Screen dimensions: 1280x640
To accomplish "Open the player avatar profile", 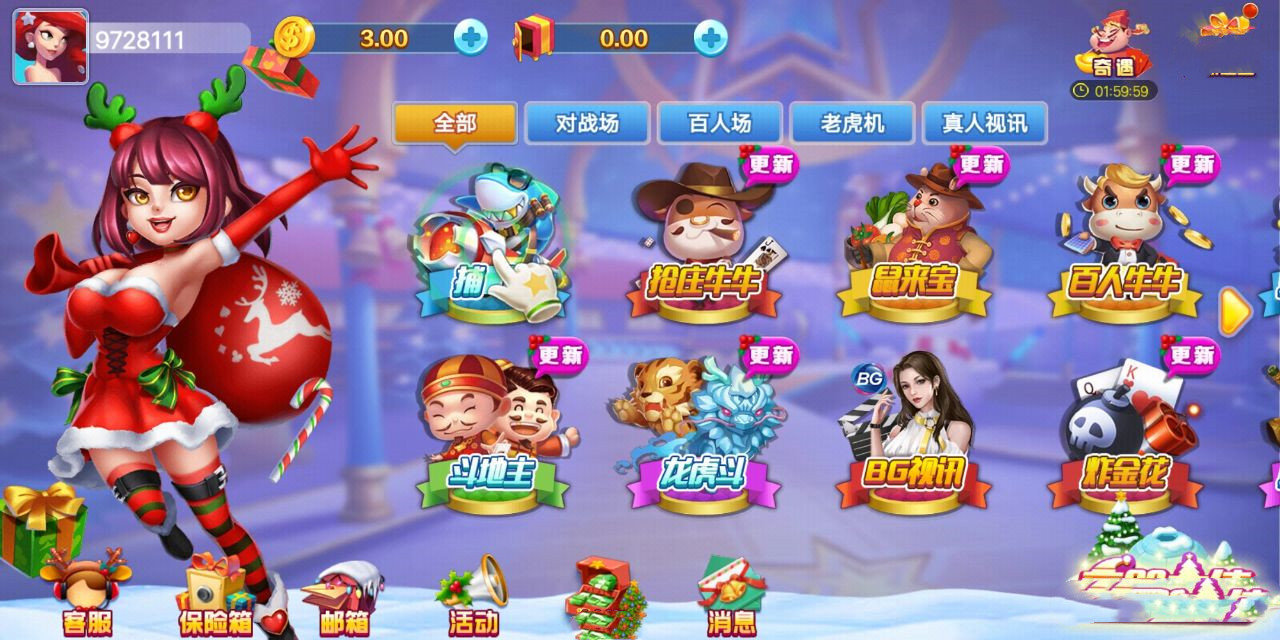I will coord(50,46).
